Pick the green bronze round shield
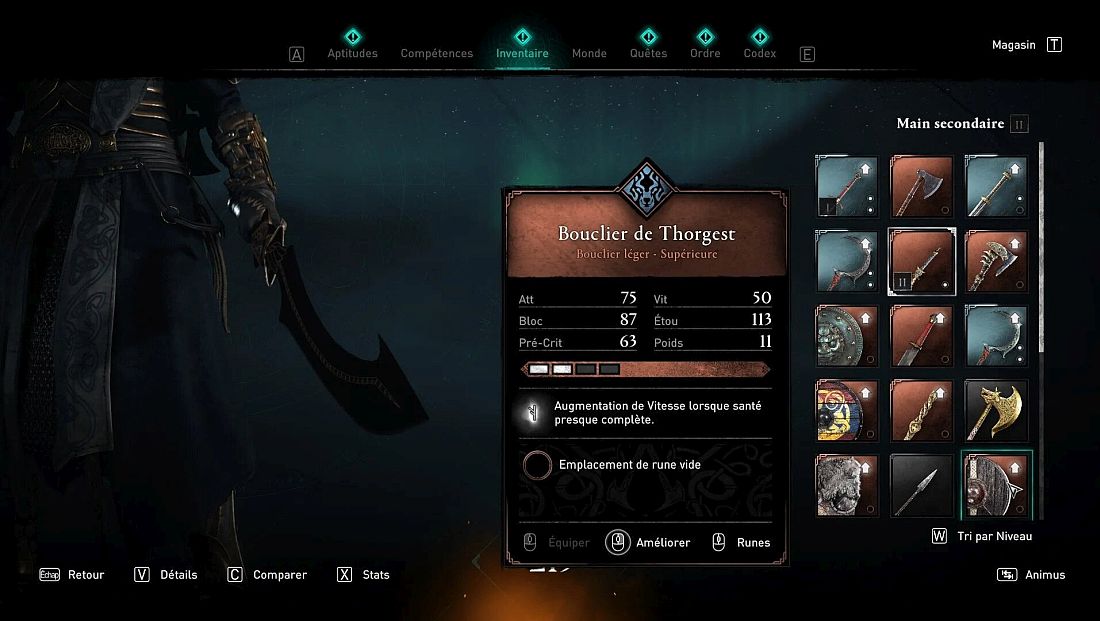1100x621 pixels. pos(847,336)
